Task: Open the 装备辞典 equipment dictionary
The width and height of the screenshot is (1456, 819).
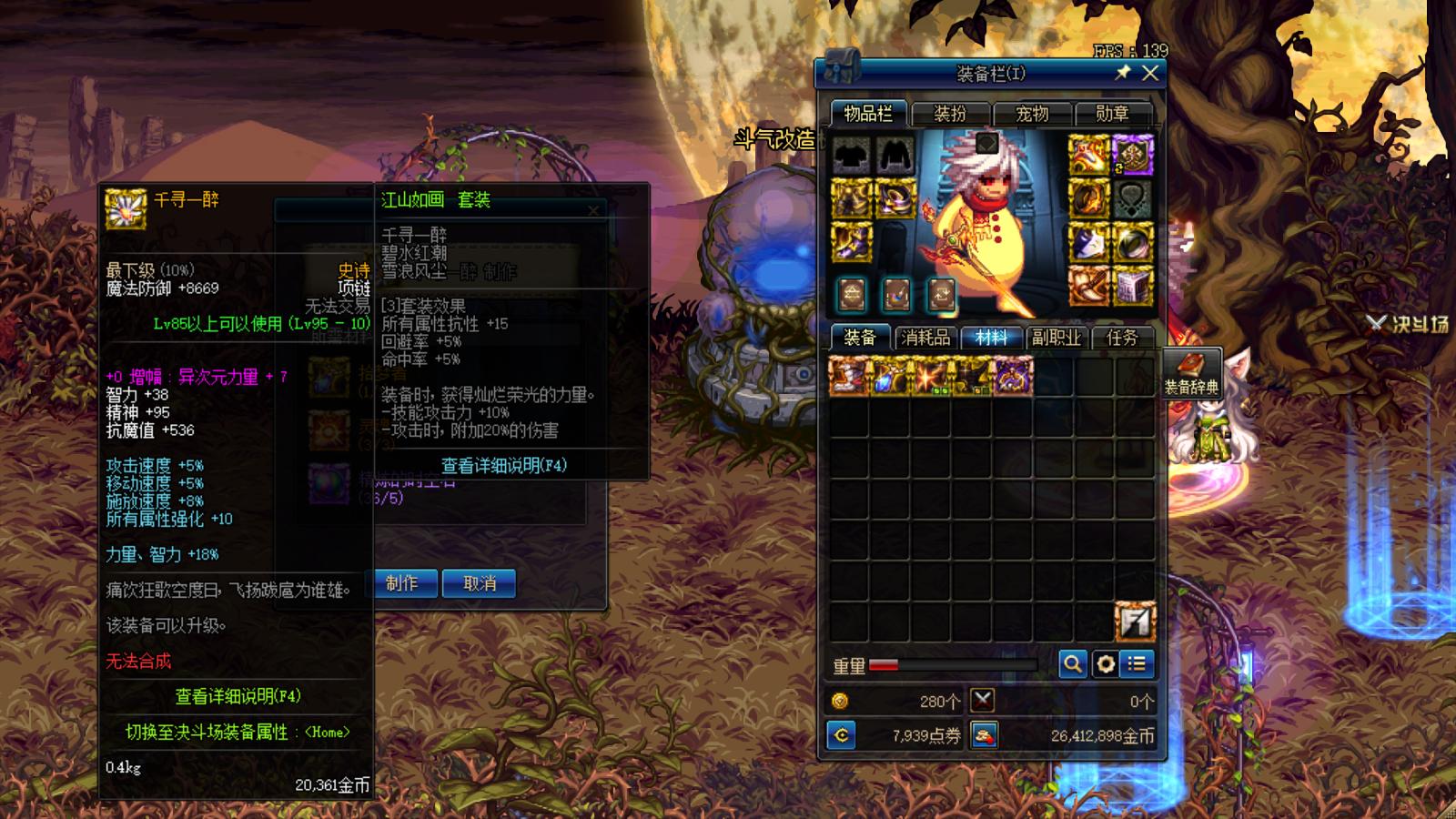Action: [1191, 374]
